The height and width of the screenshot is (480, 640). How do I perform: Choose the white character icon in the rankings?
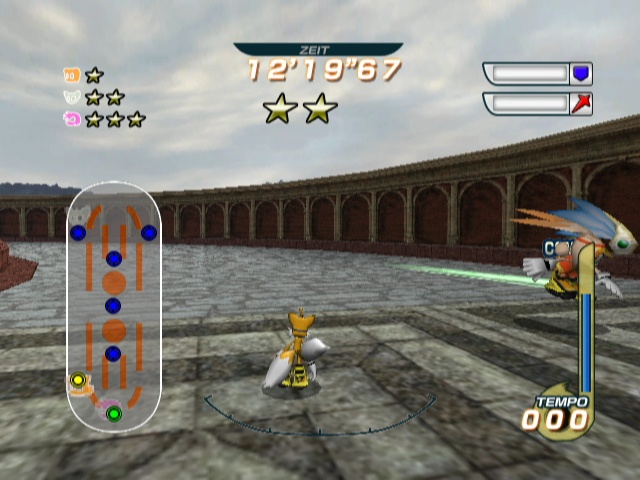[x=71, y=97]
